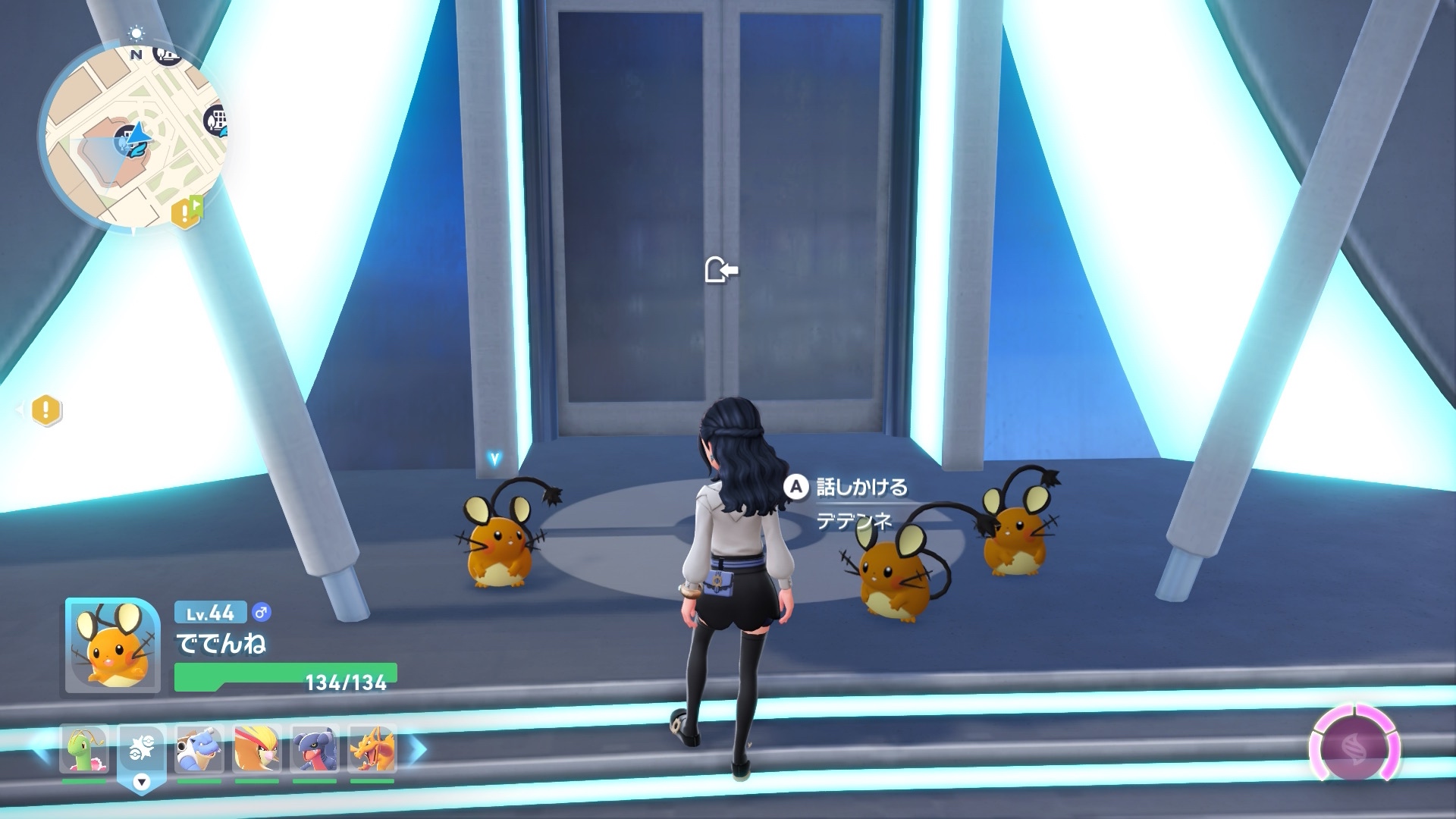Choose Garchomp in the party bar
Image resolution: width=1456 pixels, height=819 pixels.
pyautogui.click(x=315, y=749)
